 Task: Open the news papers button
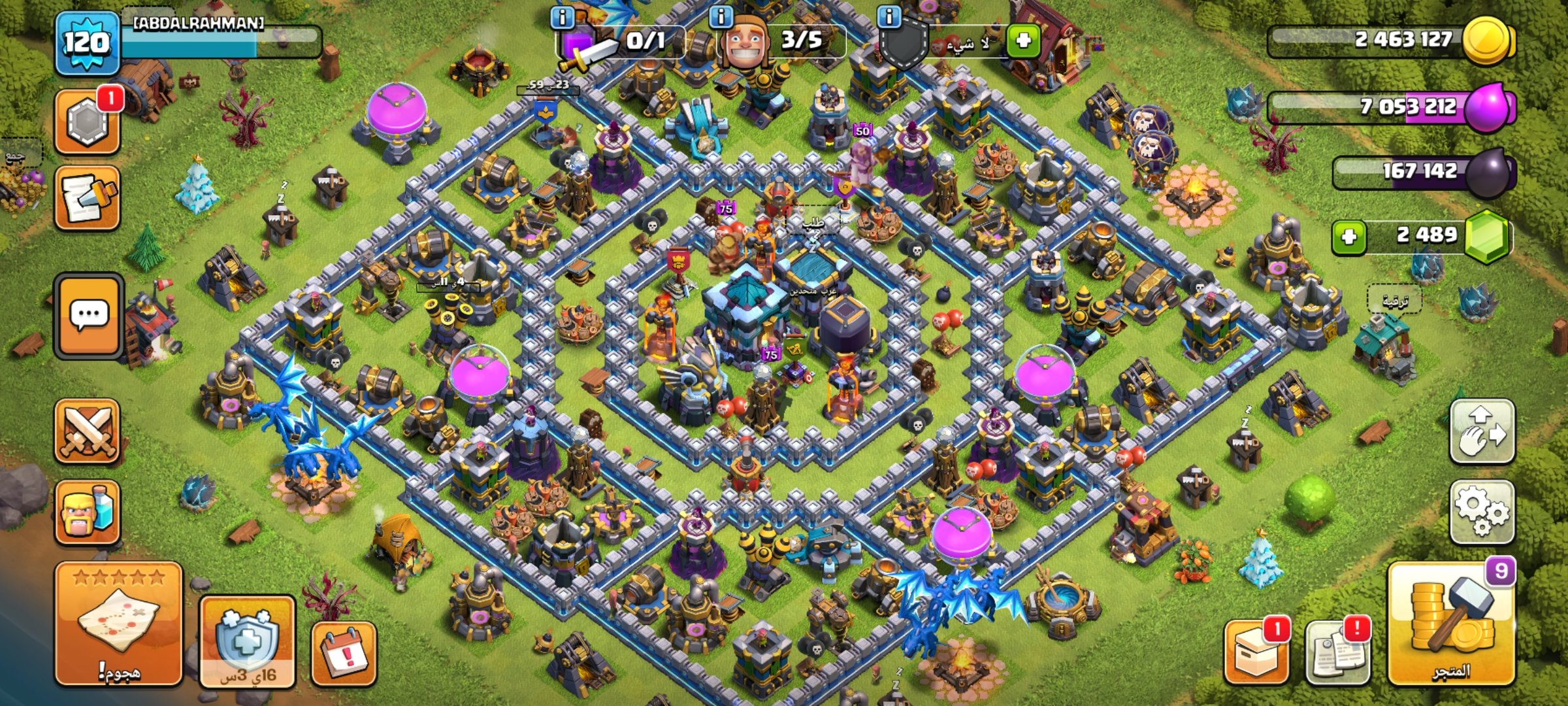click(x=1337, y=652)
